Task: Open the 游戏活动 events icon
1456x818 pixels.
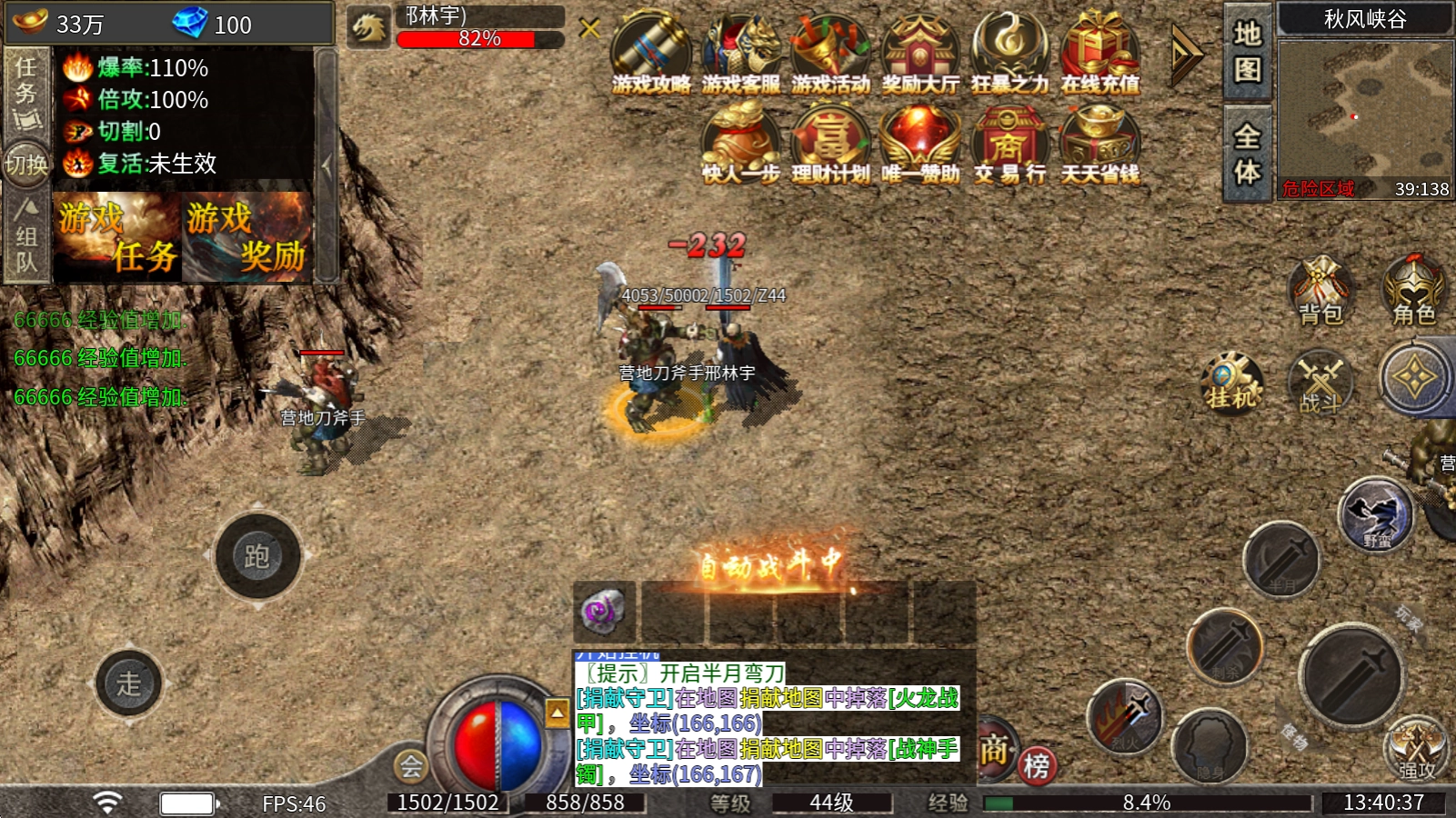Action: pyautogui.click(x=829, y=53)
